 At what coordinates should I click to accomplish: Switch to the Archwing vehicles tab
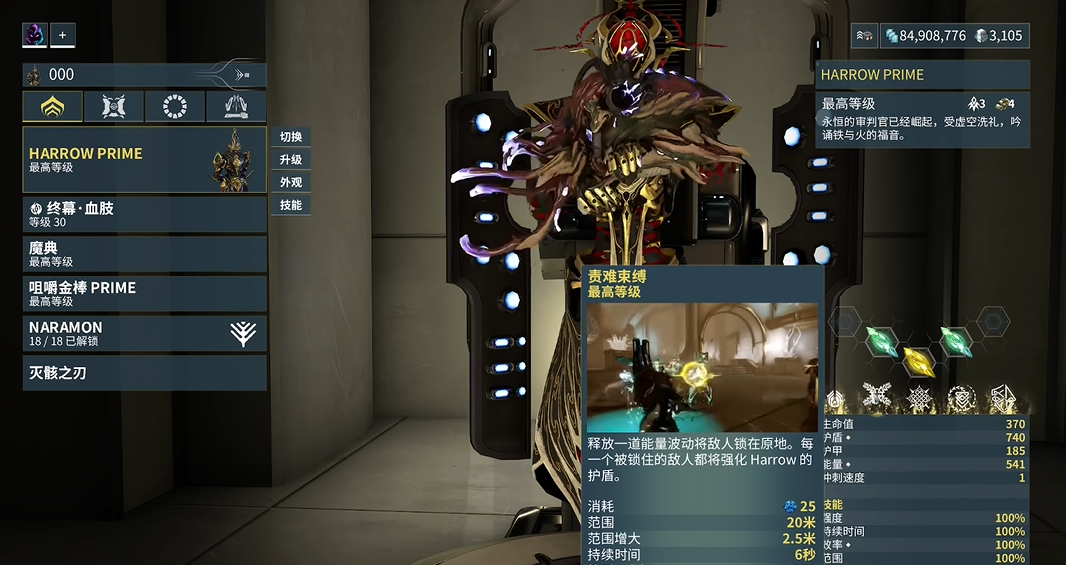pos(113,106)
